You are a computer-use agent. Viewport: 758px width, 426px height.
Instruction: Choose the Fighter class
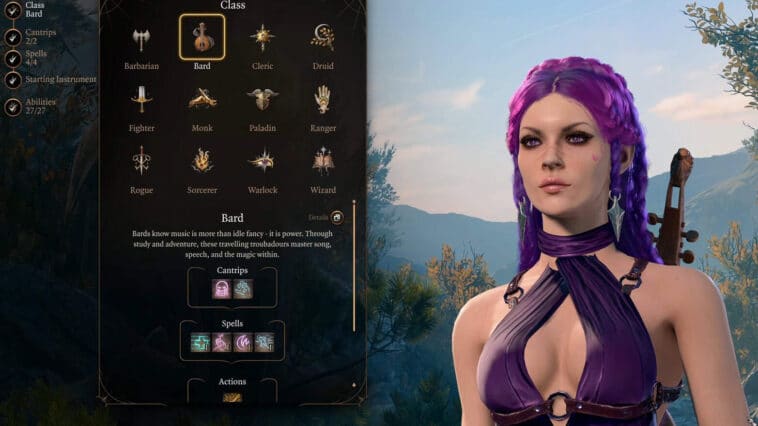point(141,99)
